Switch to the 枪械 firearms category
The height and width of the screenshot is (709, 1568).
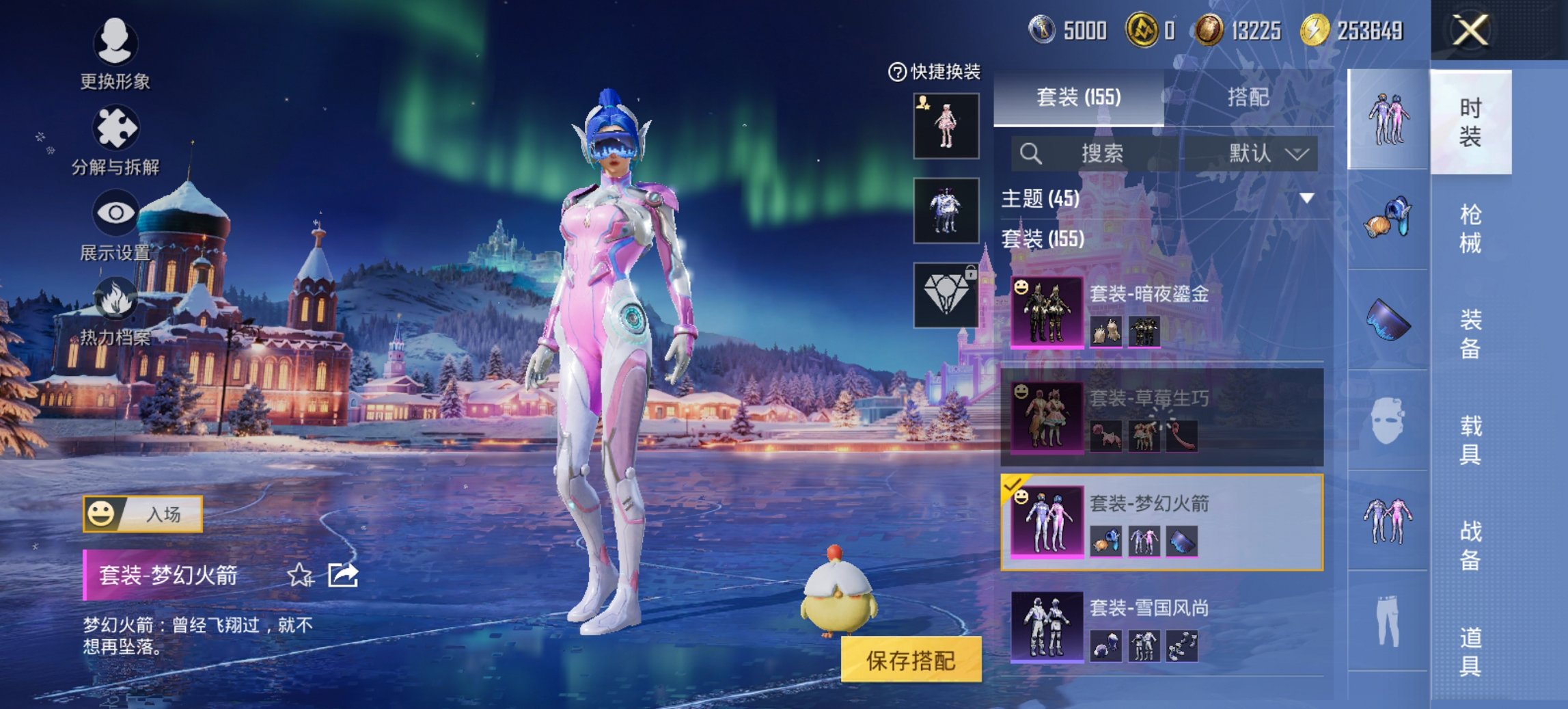[1470, 228]
